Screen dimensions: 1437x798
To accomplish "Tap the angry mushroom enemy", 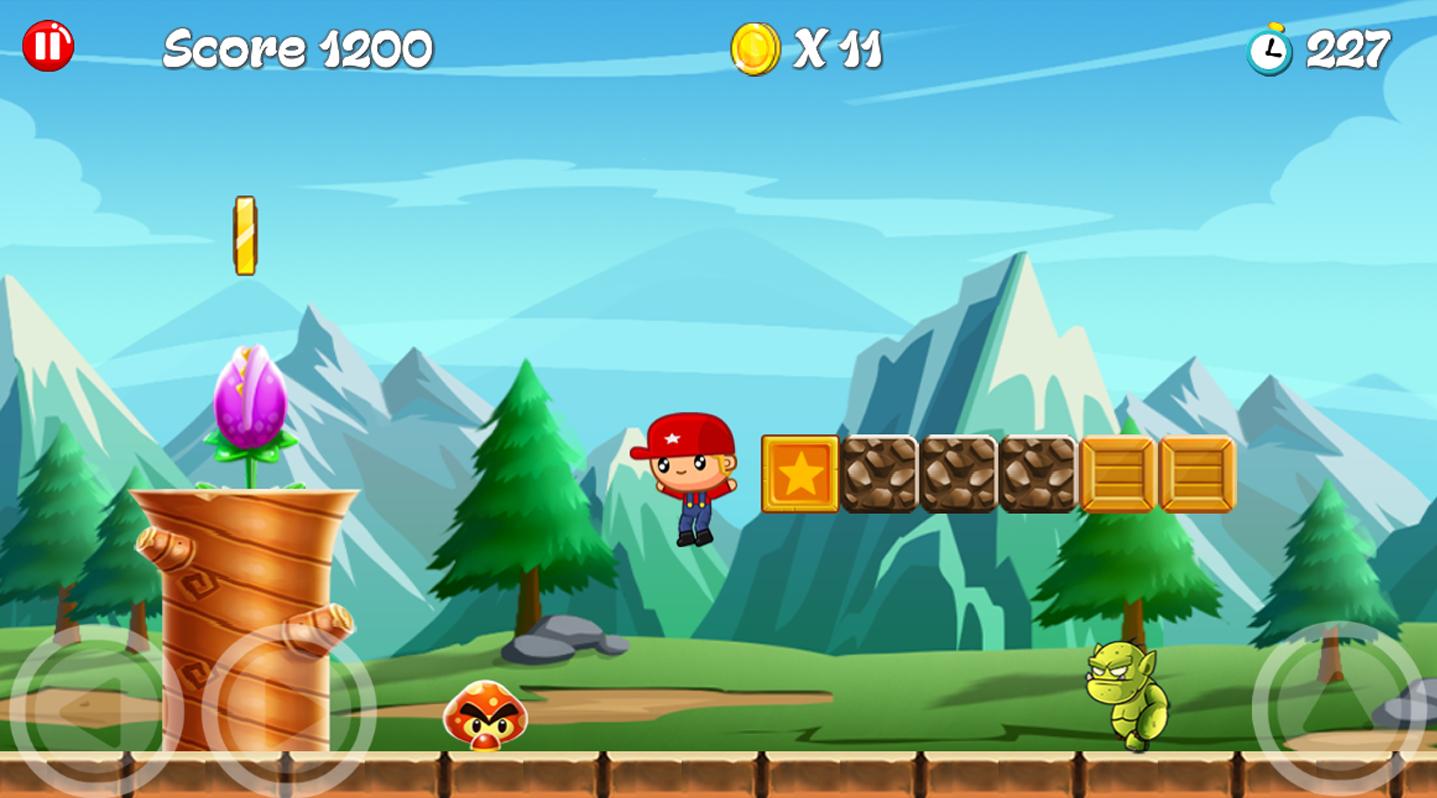I will coord(485,715).
